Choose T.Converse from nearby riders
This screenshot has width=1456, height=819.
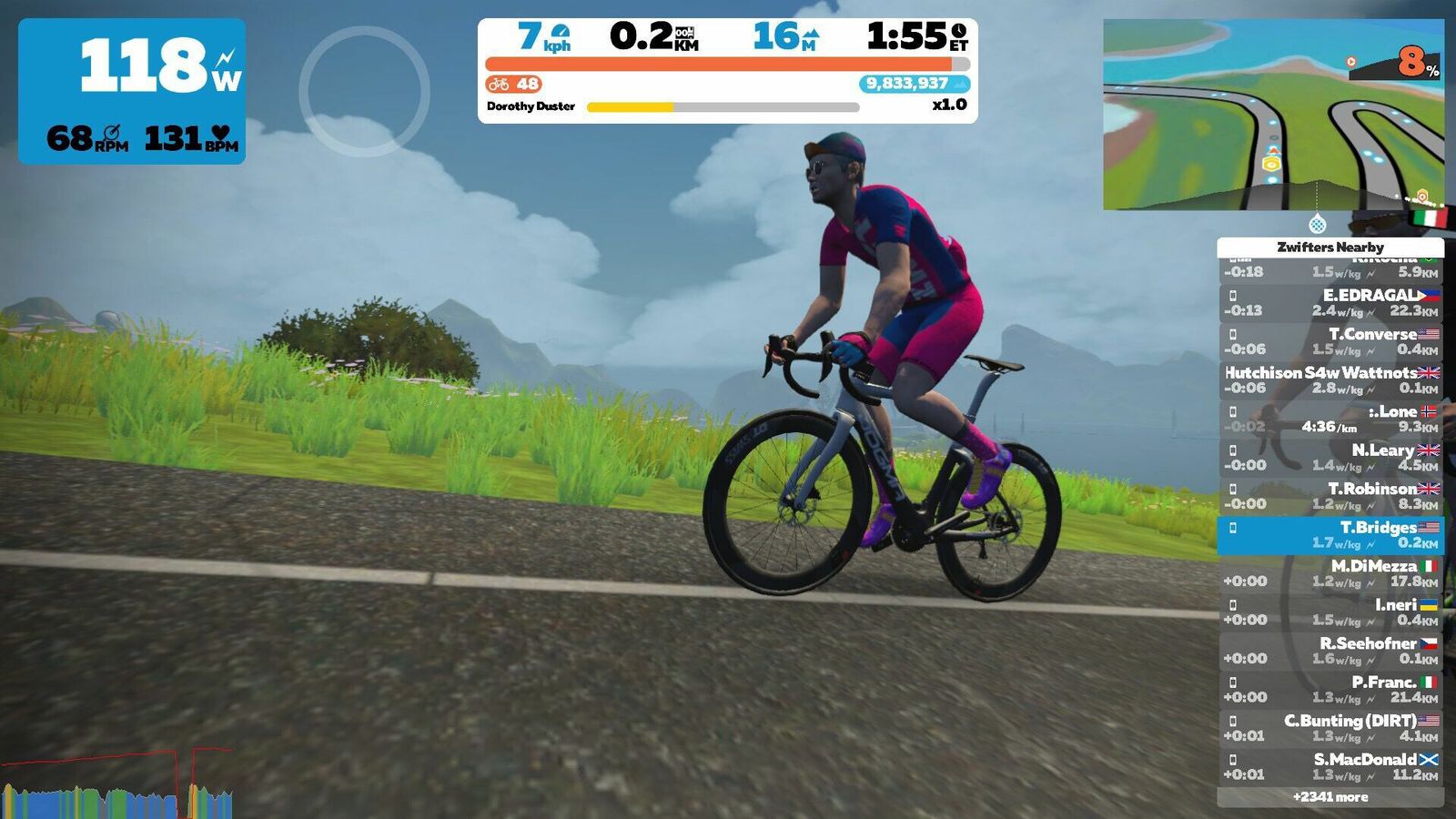1330,342
